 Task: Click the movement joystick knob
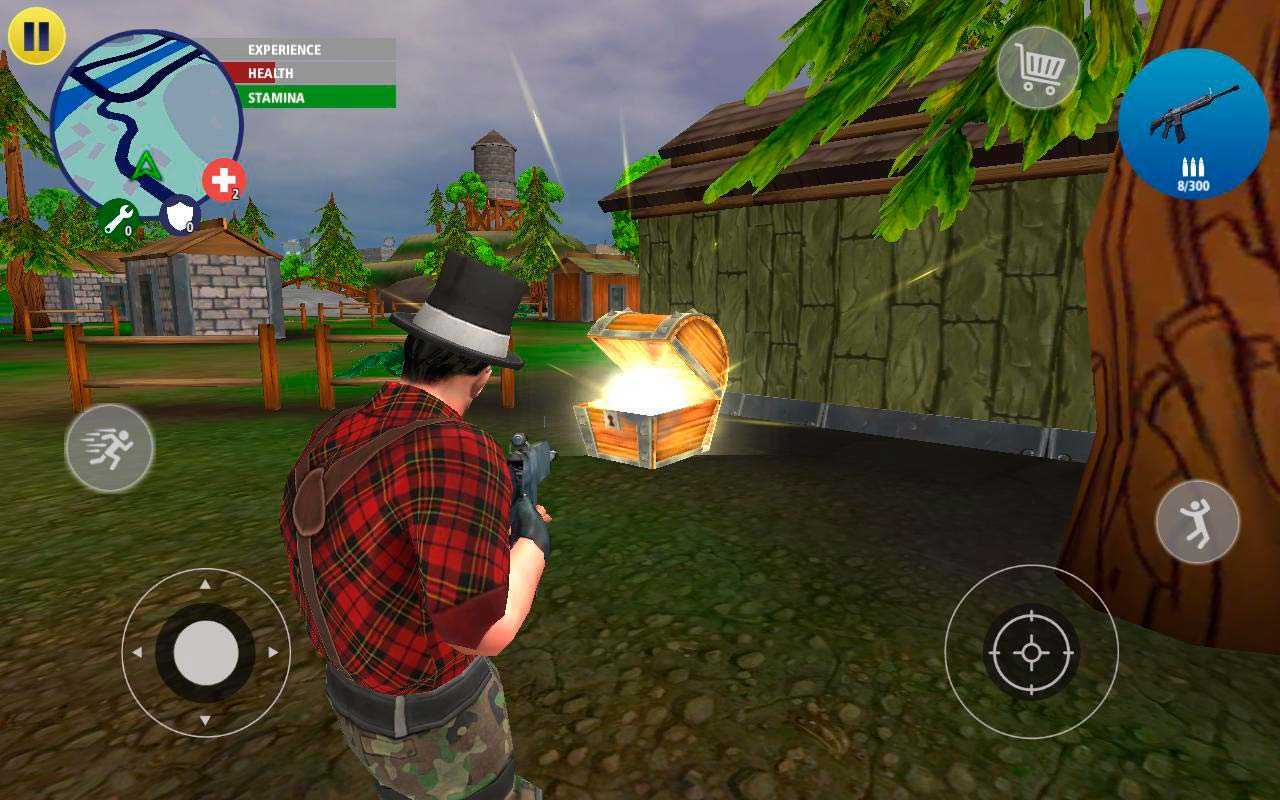(206, 652)
